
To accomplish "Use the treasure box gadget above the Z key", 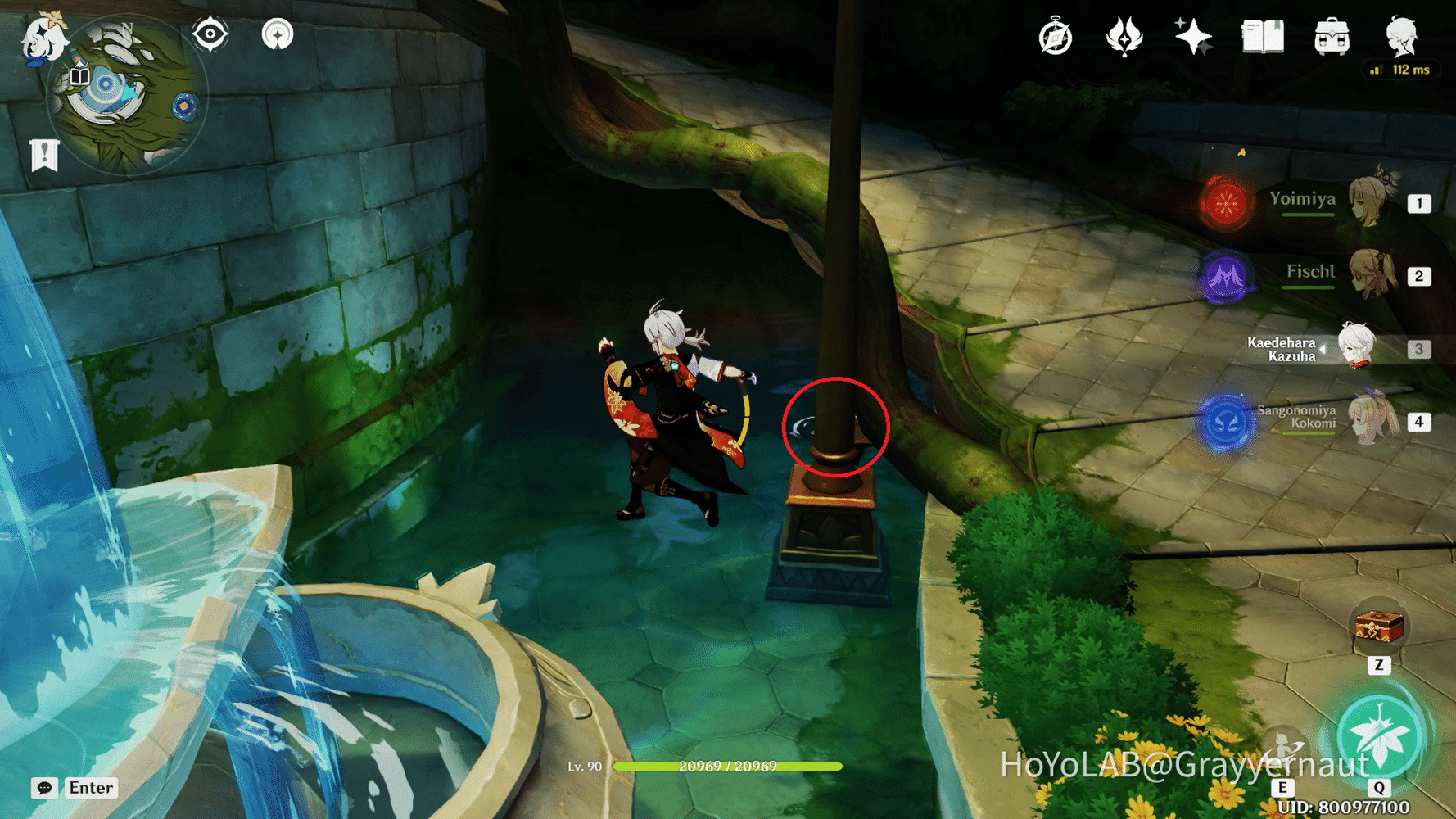I will [x=1379, y=627].
